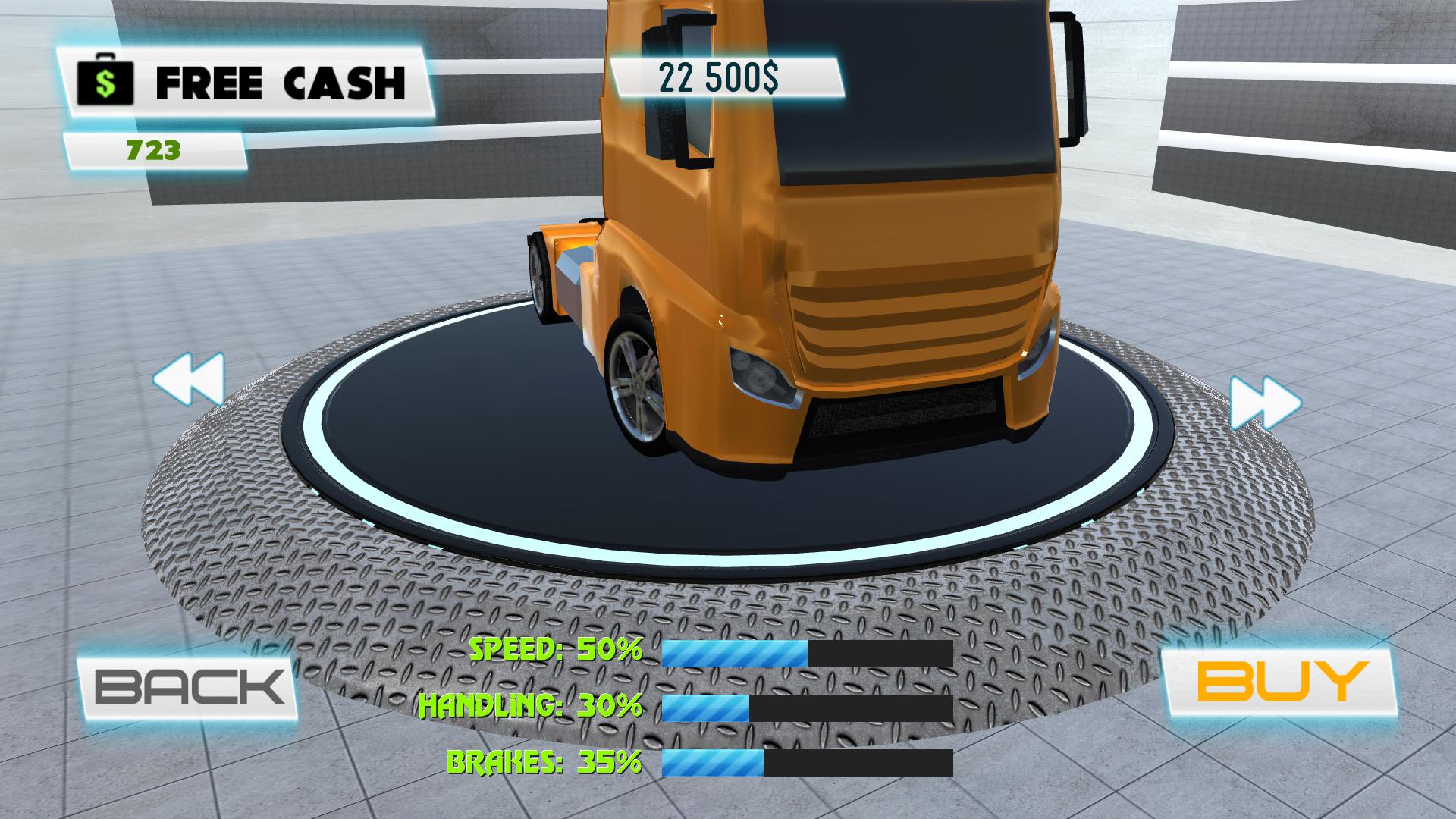
Task: Click the FREE CASH banner panel
Action: click(250, 78)
